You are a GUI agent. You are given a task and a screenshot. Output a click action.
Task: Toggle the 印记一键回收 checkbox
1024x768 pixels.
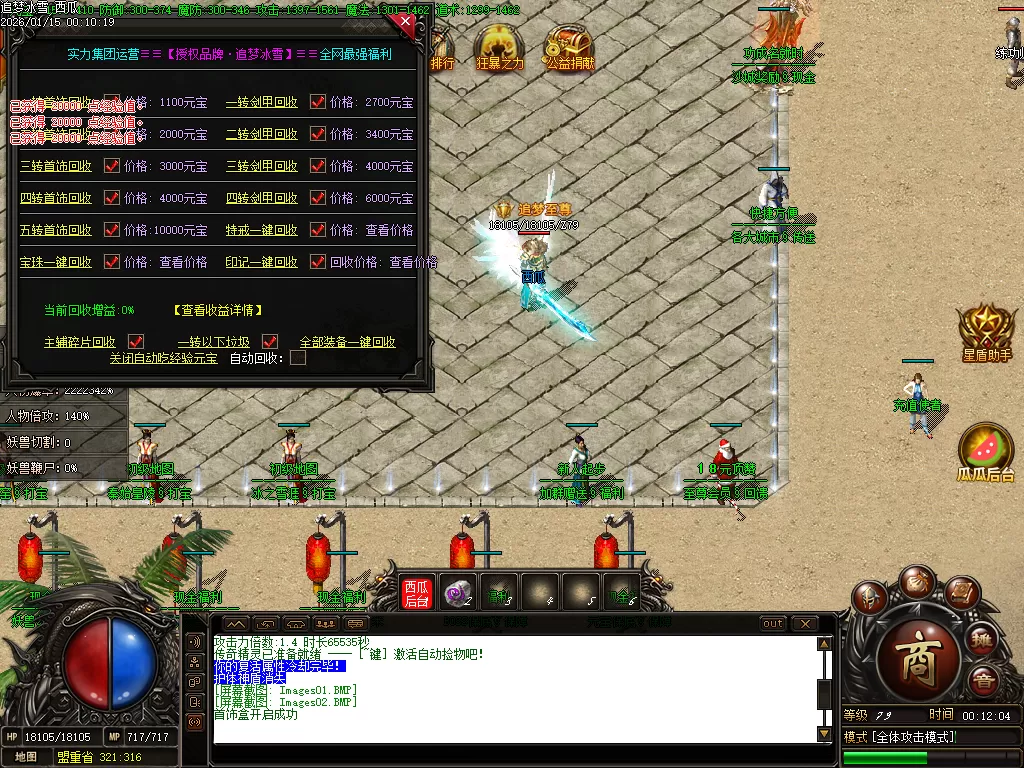click(x=318, y=262)
